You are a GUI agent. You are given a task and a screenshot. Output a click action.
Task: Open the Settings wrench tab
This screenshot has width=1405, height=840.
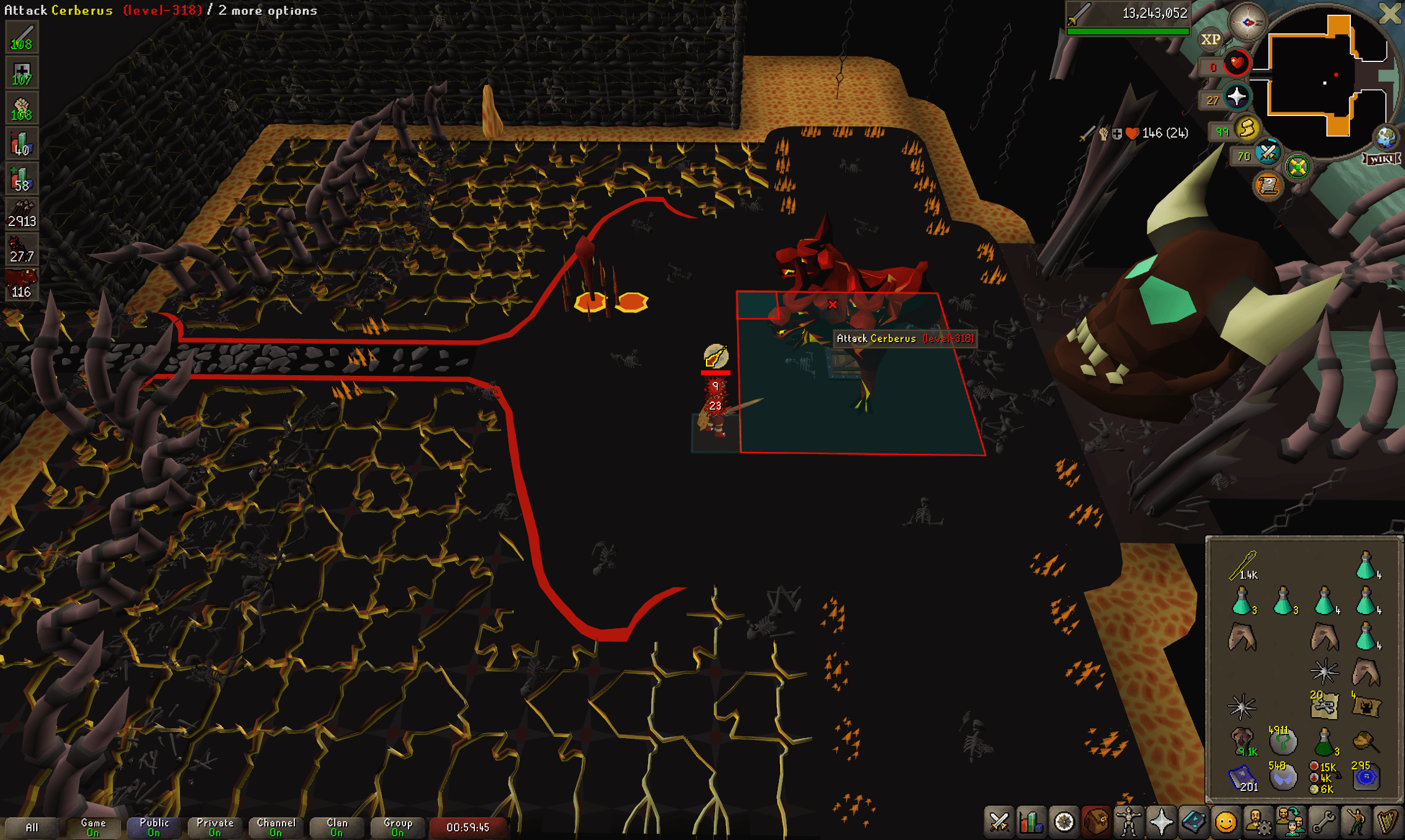click(x=1323, y=822)
